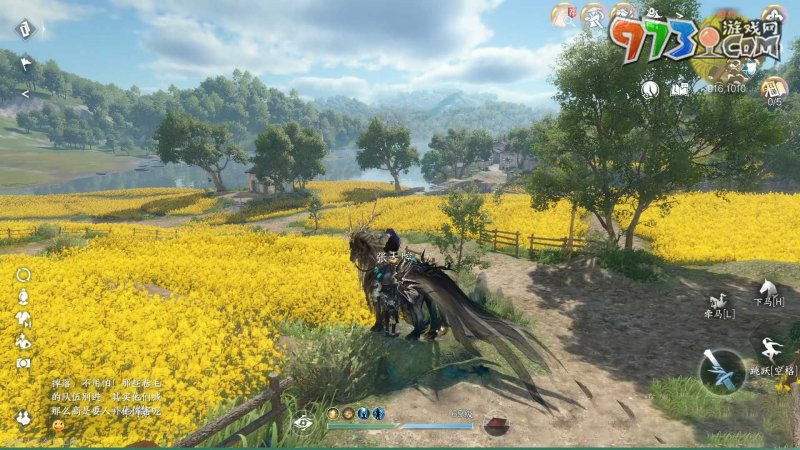The height and width of the screenshot is (450, 800).
Task: Activate the 跳跃 jump button
Action: click(770, 354)
